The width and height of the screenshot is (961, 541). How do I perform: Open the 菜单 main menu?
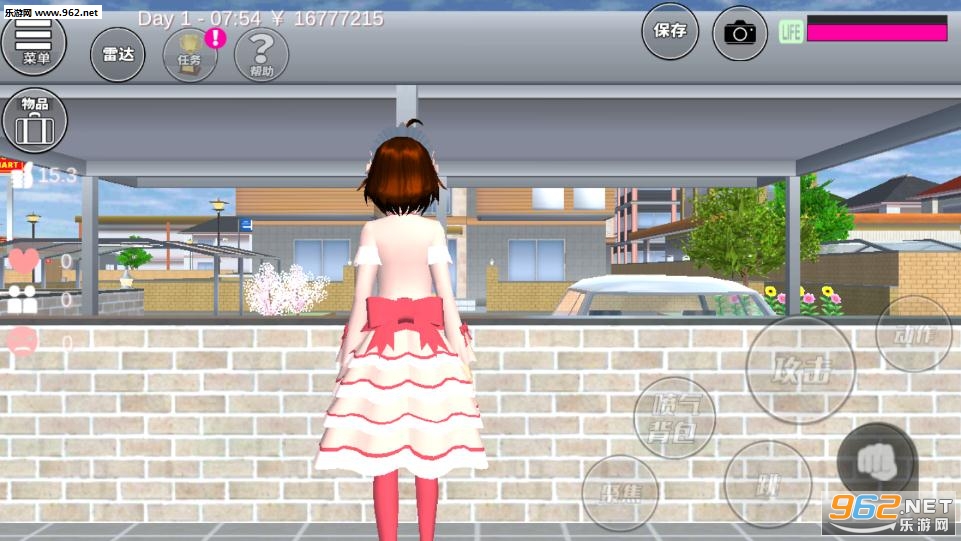pos(34,43)
